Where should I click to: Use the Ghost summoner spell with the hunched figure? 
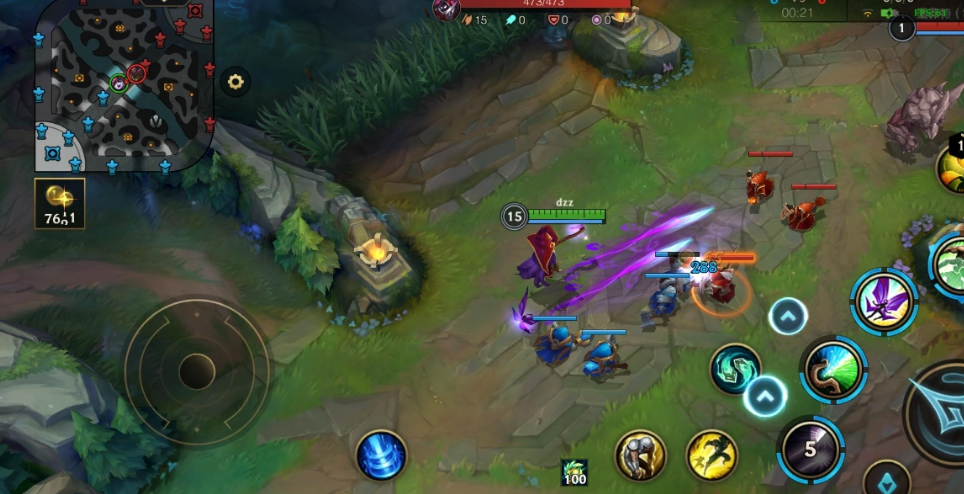(x=640, y=455)
